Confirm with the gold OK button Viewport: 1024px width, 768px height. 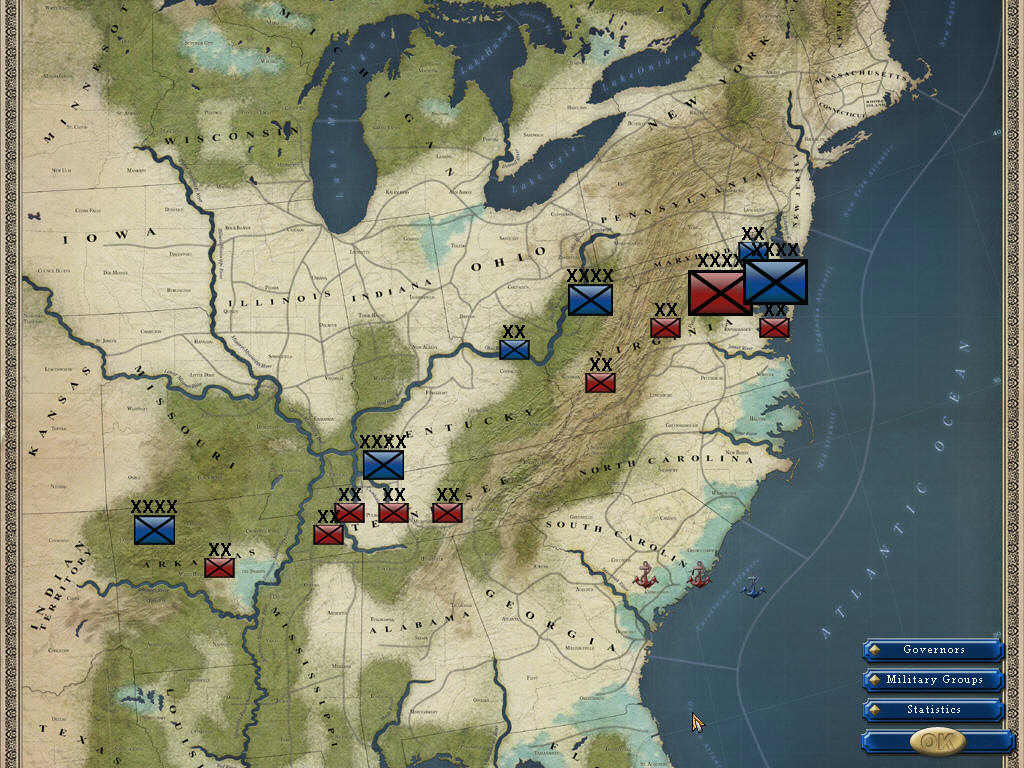click(x=937, y=741)
